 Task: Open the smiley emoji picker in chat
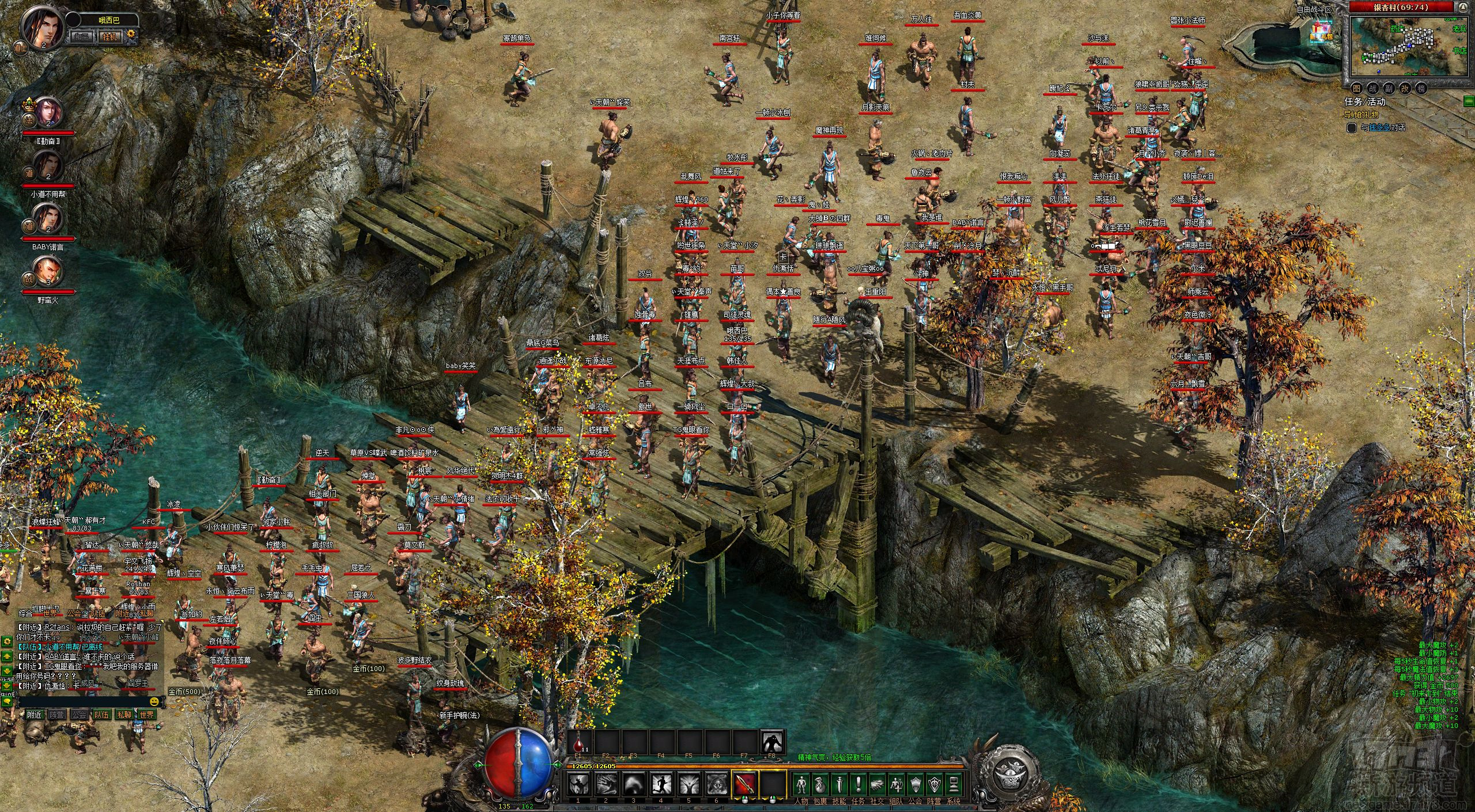pyautogui.click(x=154, y=701)
